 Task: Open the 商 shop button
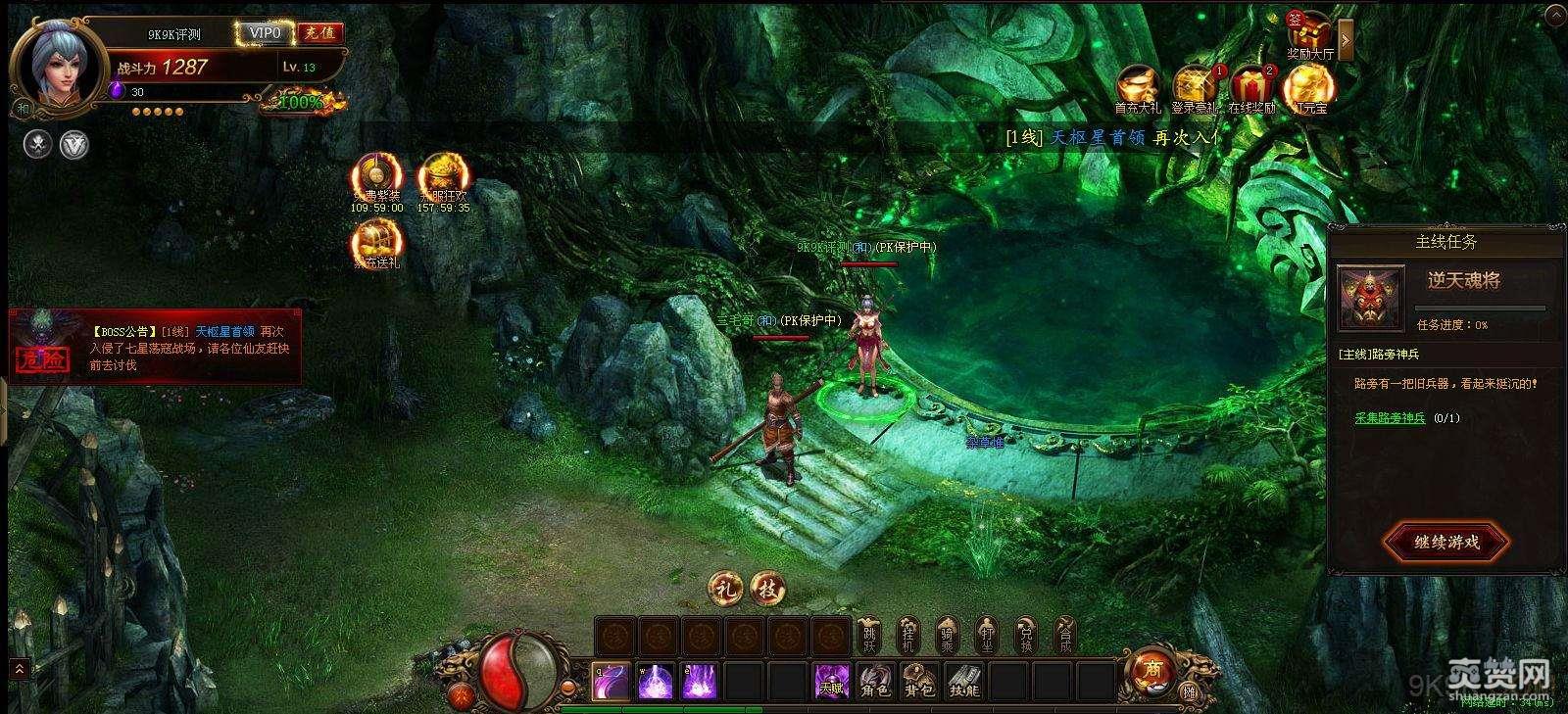pyautogui.click(x=1151, y=669)
